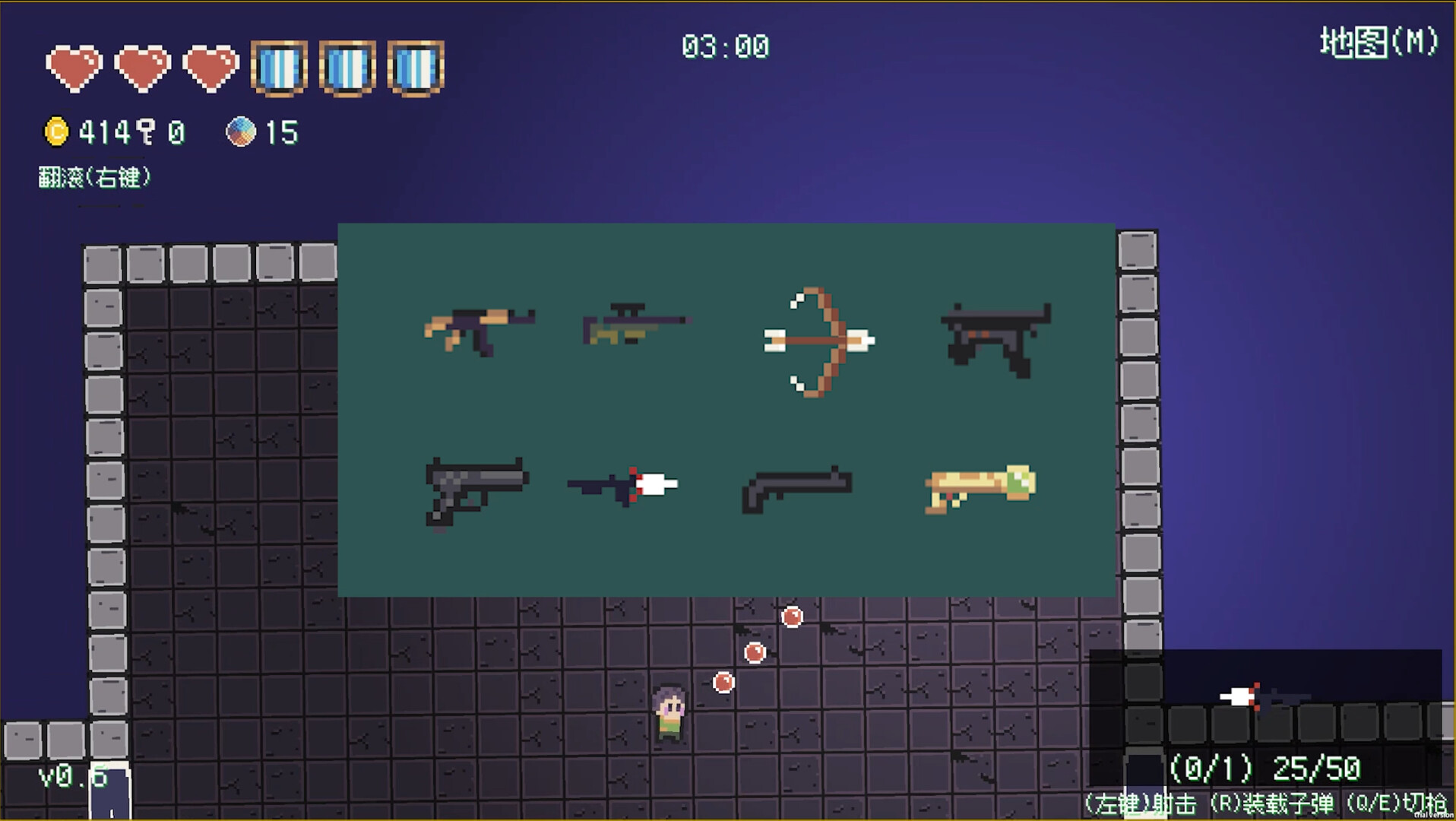Viewport: 1456px width, 821px height.
Task: Click the key counter icon
Action: pos(147,131)
